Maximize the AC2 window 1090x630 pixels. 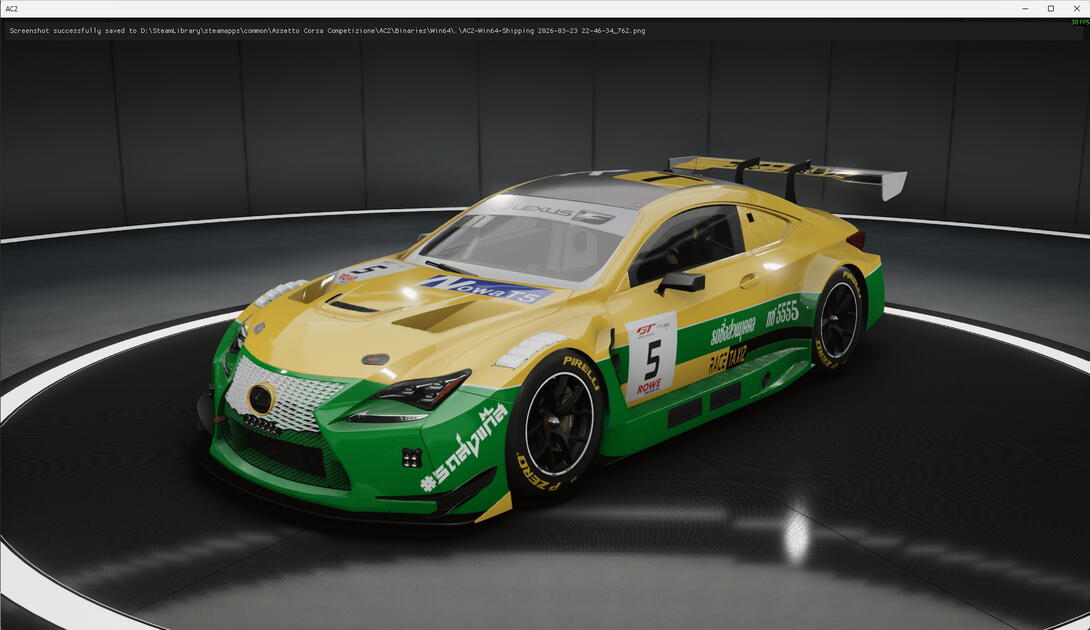pyautogui.click(x=1051, y=8)
